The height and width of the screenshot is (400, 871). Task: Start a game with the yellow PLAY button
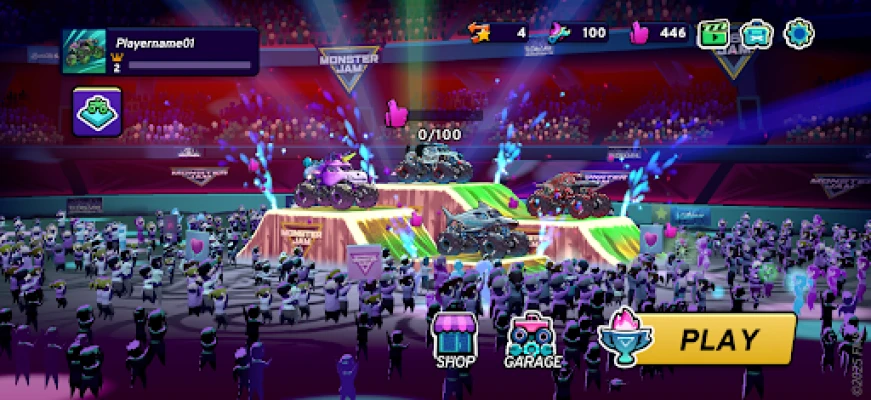click(713, 340)
